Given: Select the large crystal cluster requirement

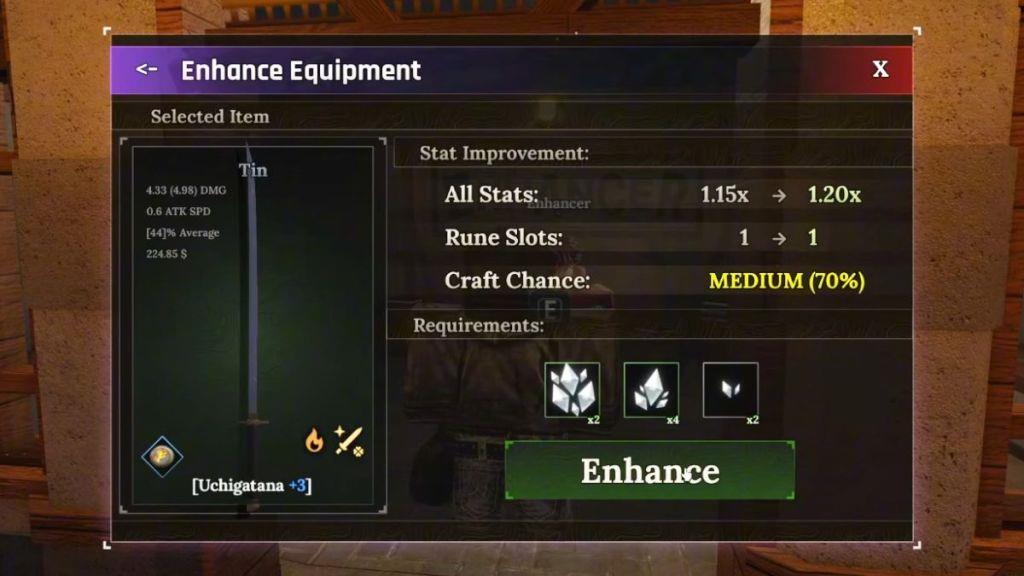Looking at the screenshot, I should pyautogui.click(x=572, y=389).
